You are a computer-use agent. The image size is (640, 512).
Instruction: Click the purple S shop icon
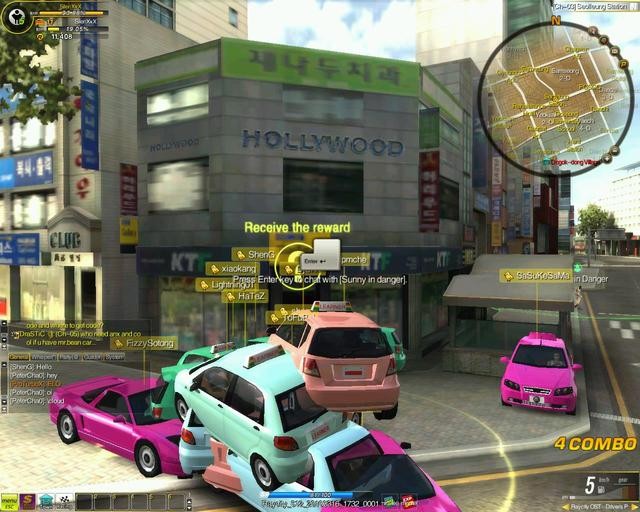(28, 500)
